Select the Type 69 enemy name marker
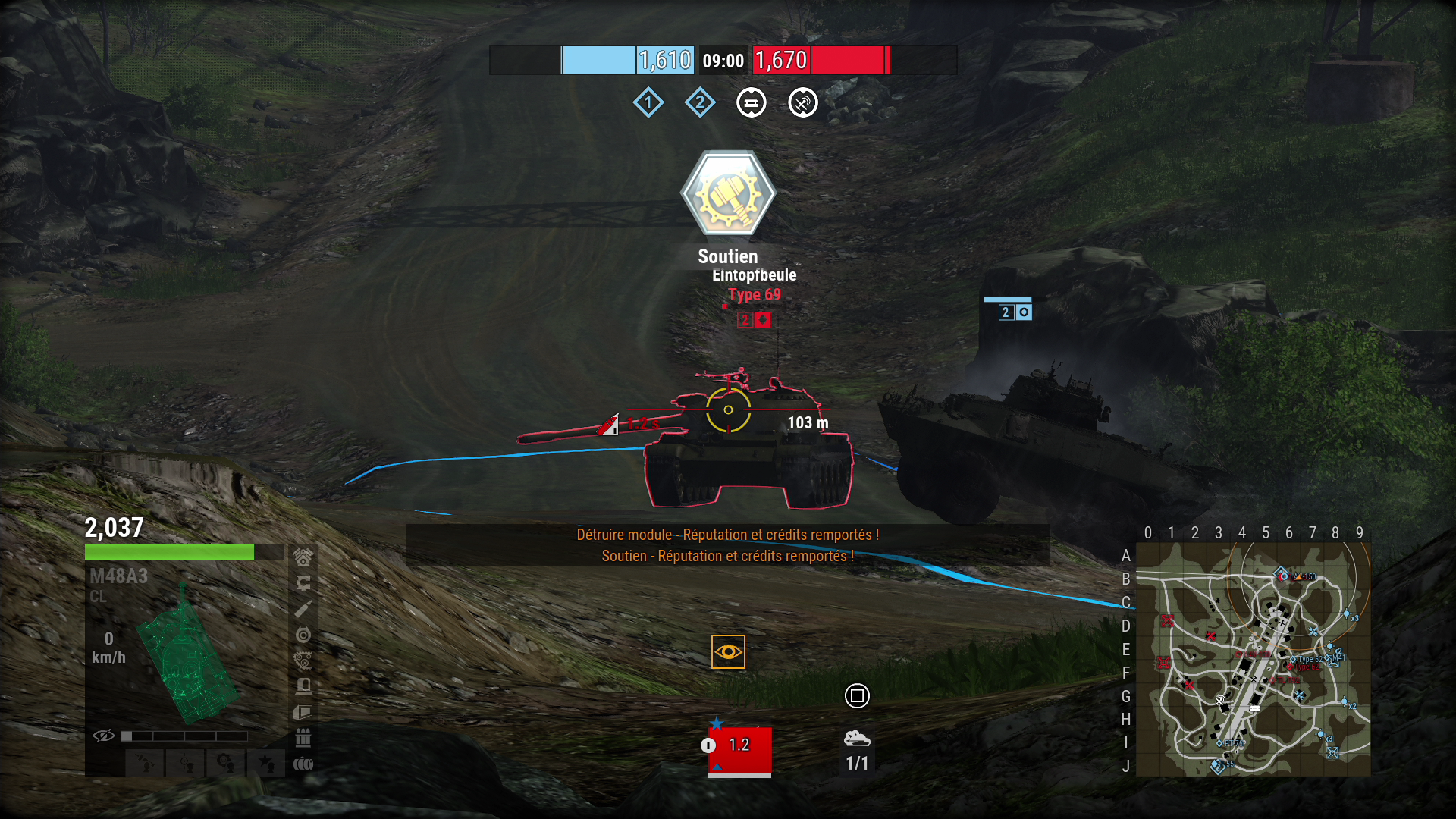Image resolution: width=1456 pixels, height=819 pixels. (x=754, y=295)
